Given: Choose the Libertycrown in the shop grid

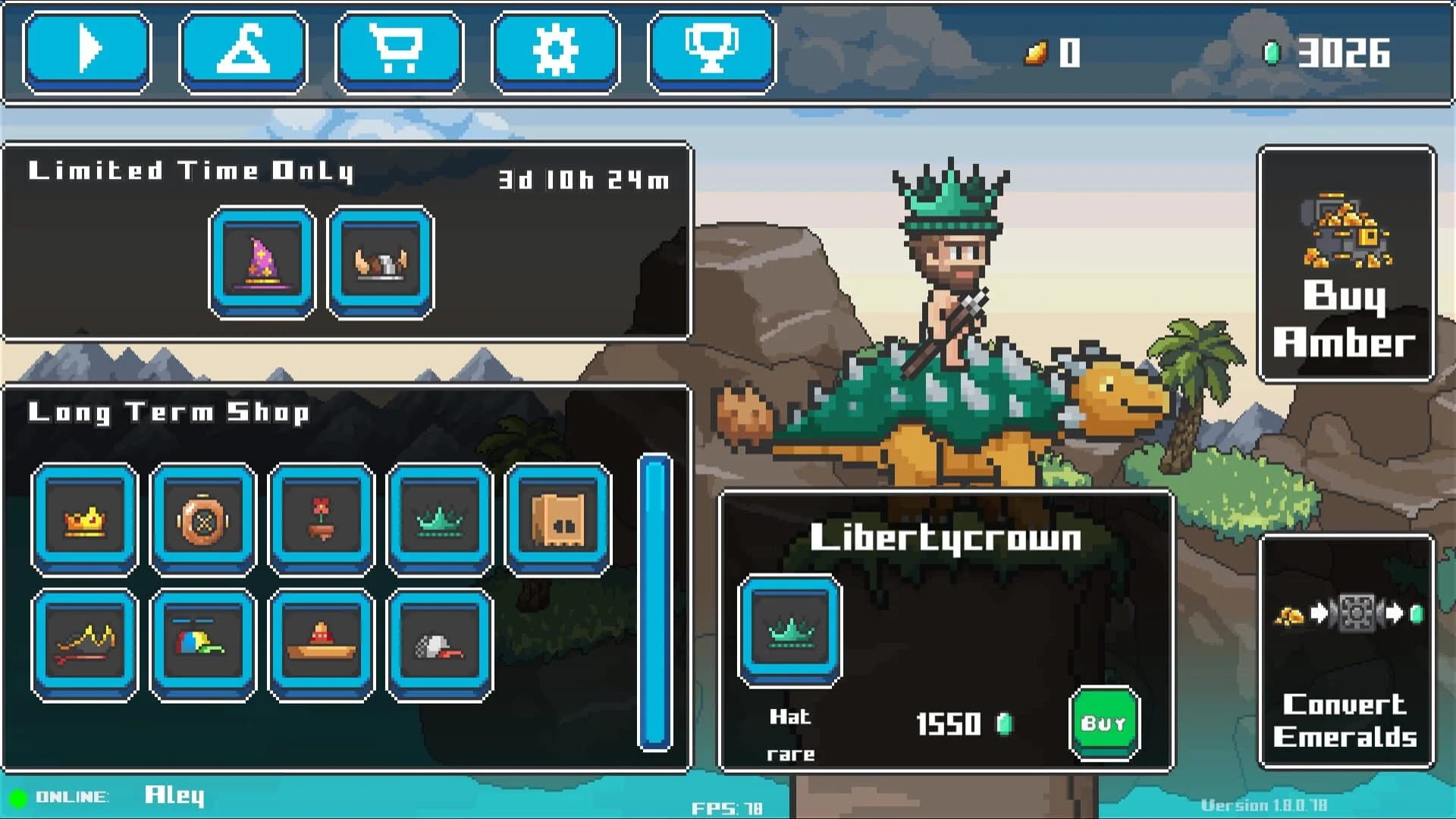Looking at the screenshot, I should pyautogui.click(x=440, y=519).
